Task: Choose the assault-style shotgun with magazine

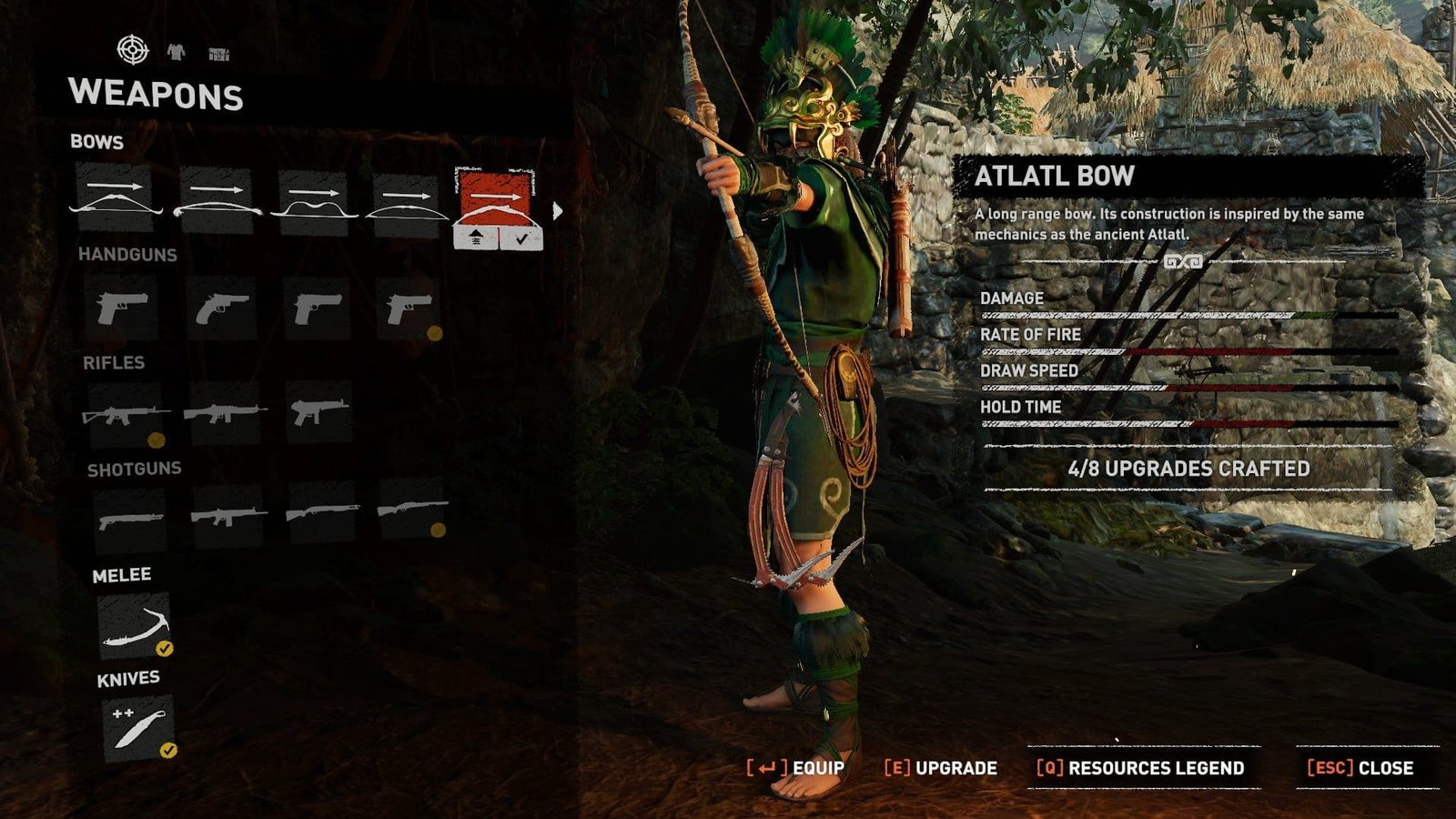Action: pyautogui.click(x=227, y=517)
